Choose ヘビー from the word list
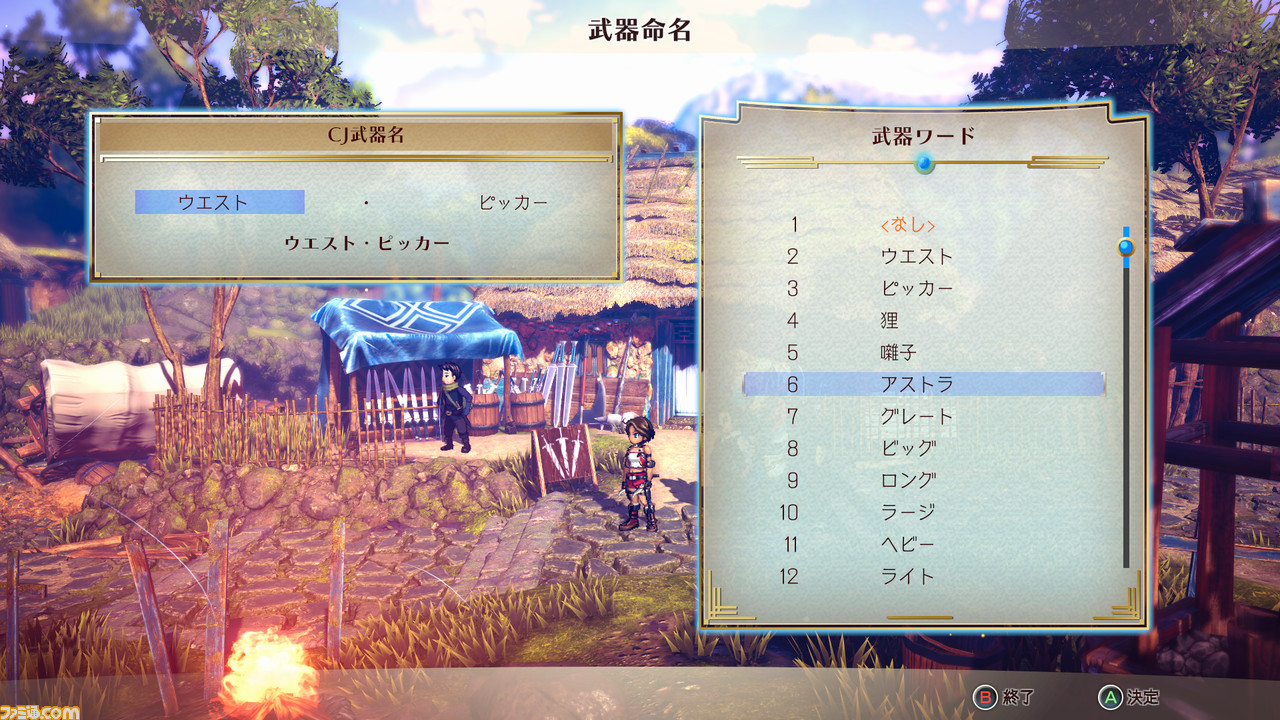1280x720 pixels. (x=908, y=544)
